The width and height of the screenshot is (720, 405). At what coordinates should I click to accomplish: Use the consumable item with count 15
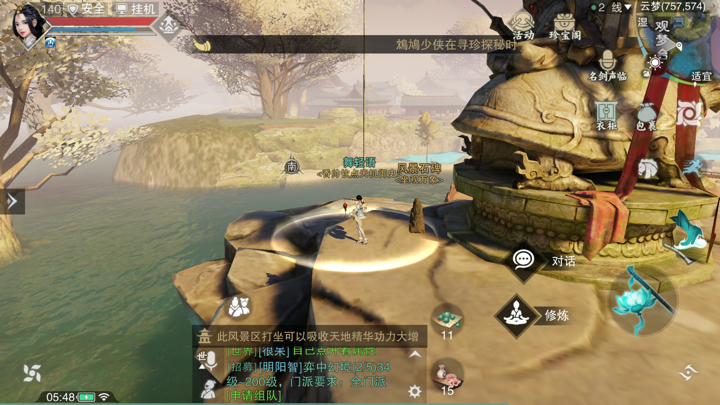[x=447, y=375]
